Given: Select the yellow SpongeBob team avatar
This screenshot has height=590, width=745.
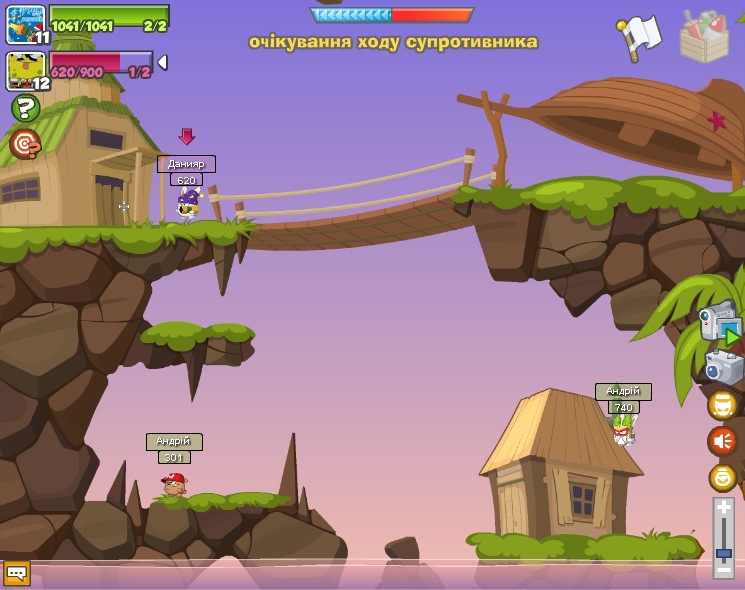Looking at the screenshot, I should pos(25,70).
